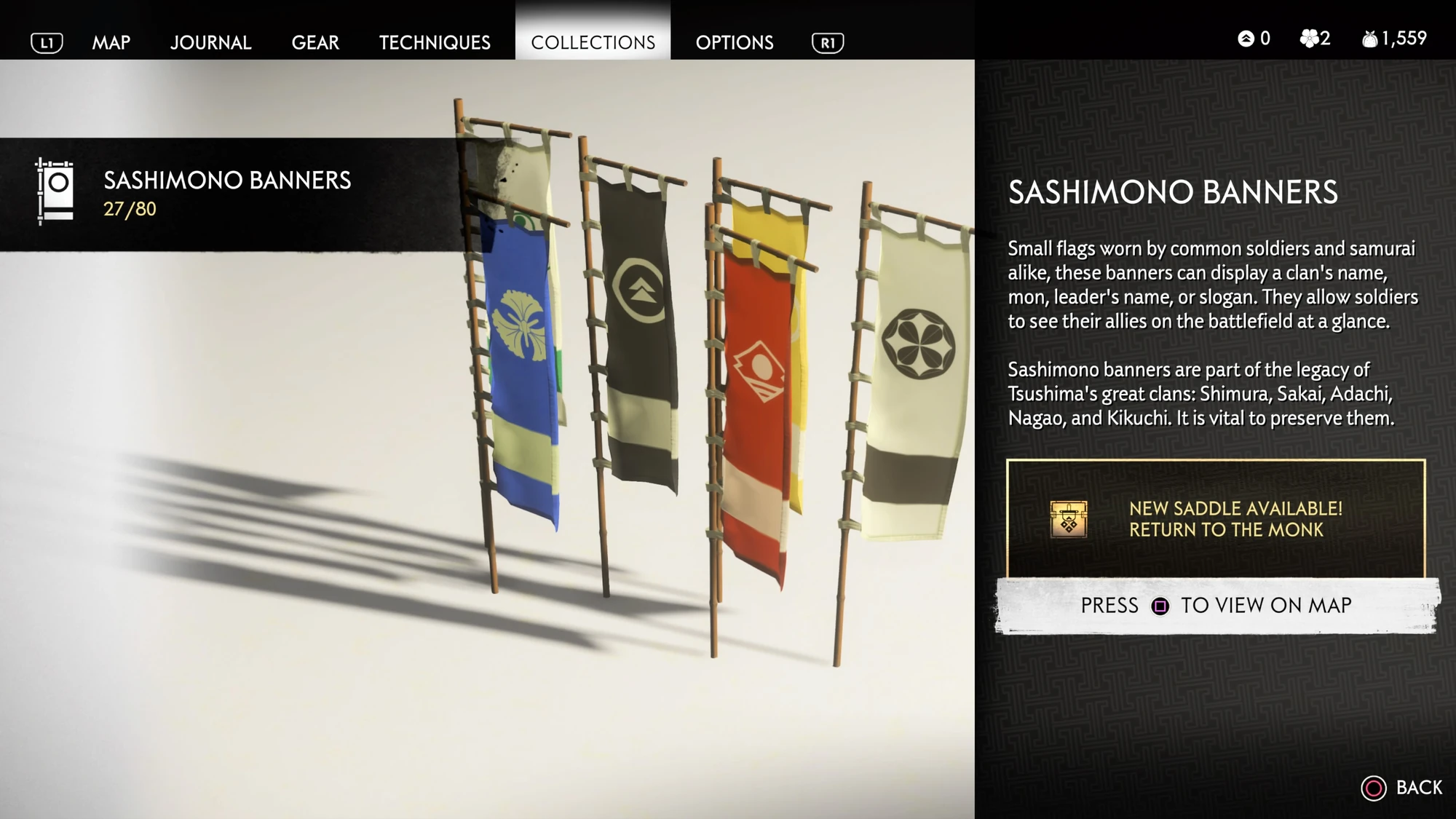Click the technique points arrow icon
Image resolution: width=1456 pixels, height=819 pixels.
pos(1246,39)
